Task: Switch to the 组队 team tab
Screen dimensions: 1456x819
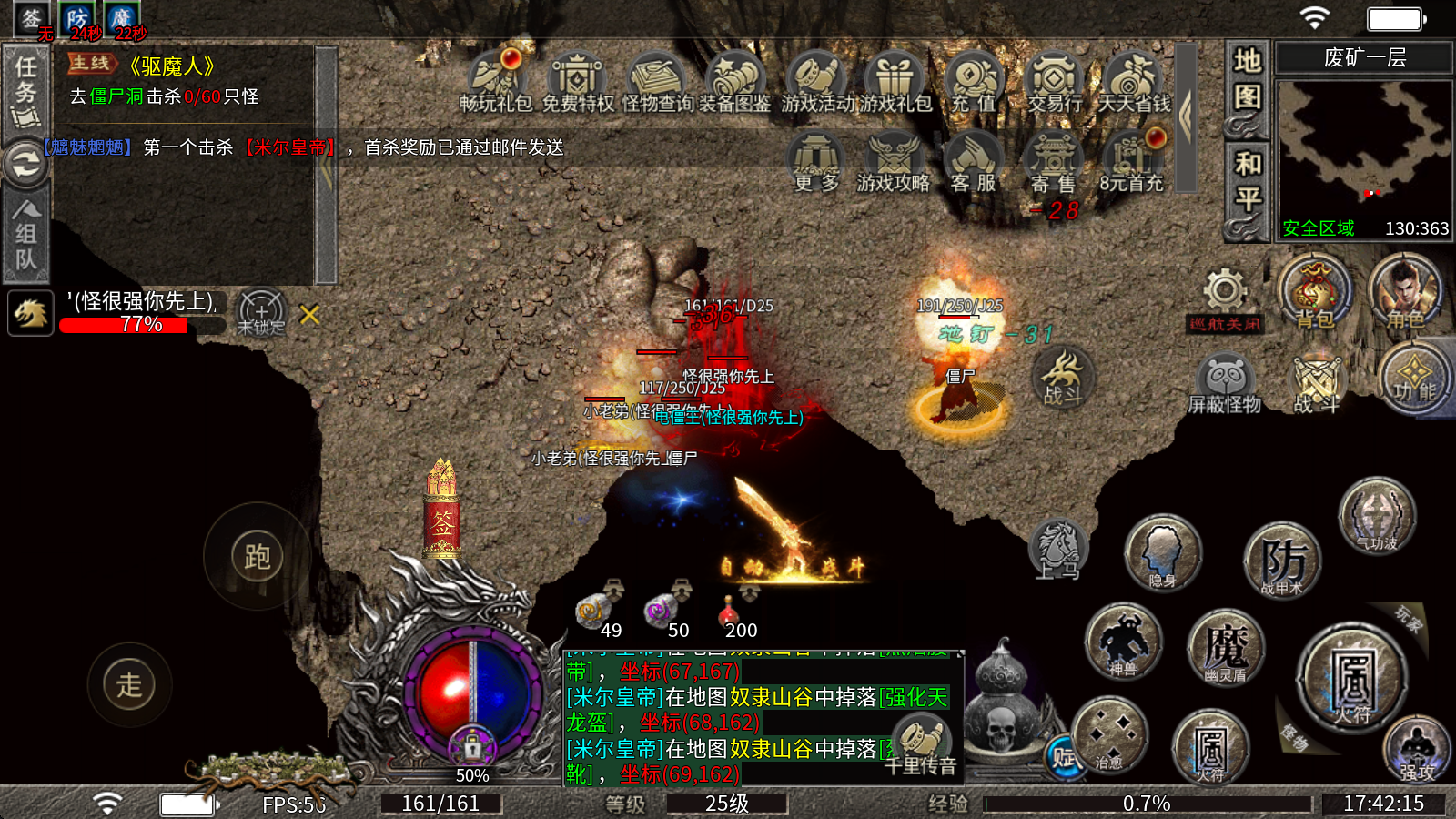Action: (x=25, y=233)
